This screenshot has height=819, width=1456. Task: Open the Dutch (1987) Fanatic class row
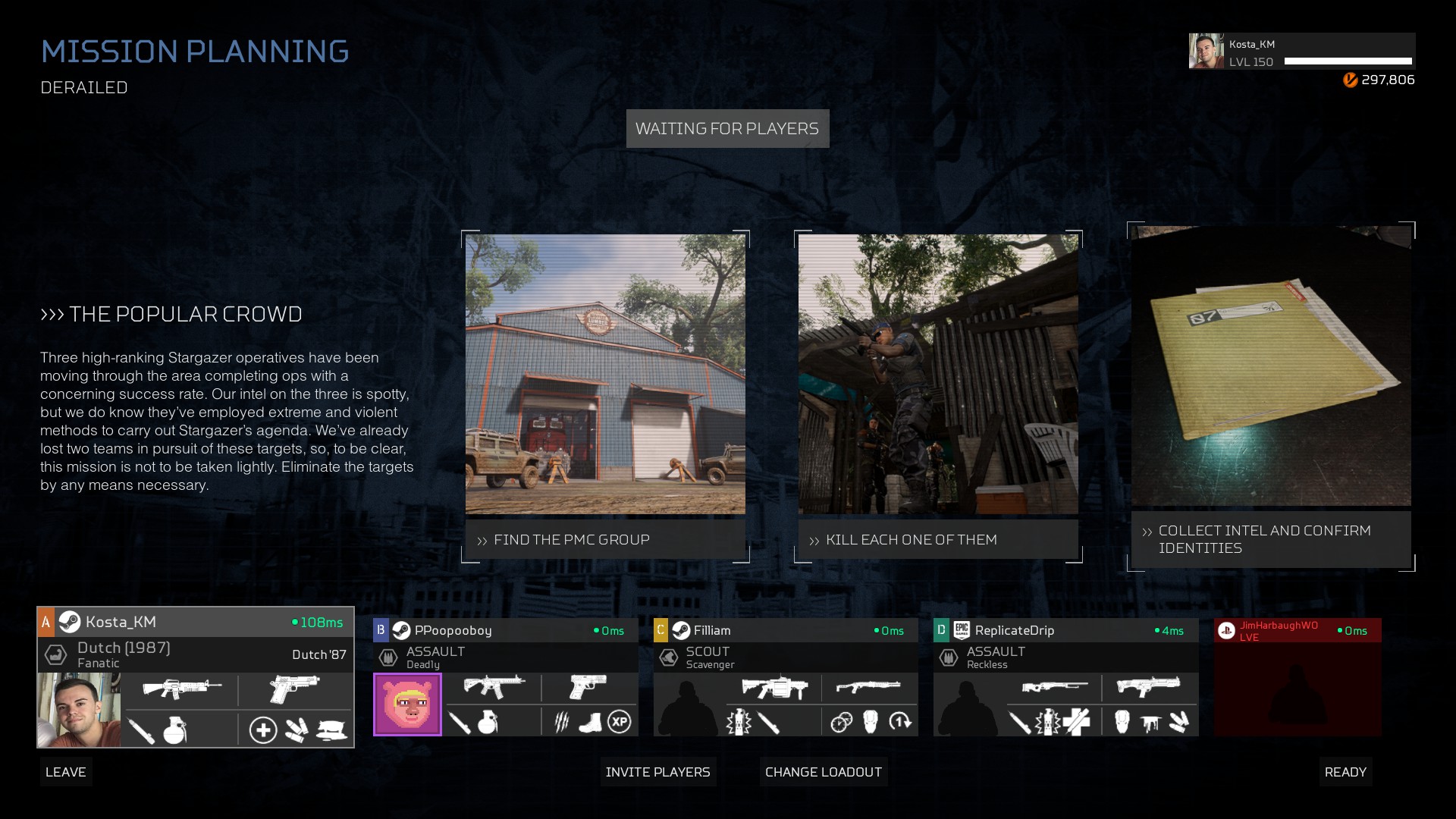(x=196, y=654)
